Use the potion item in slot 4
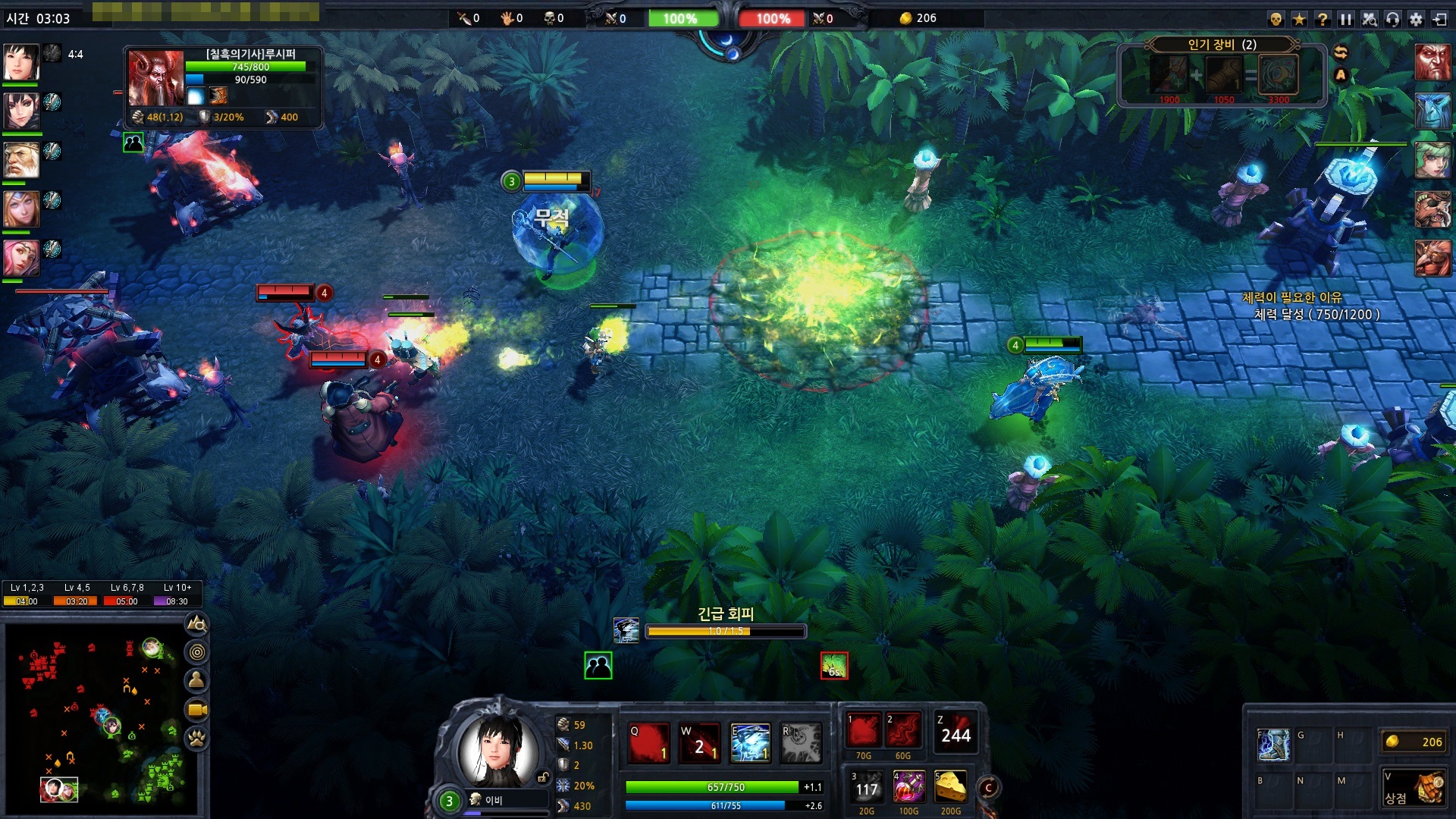 (x=908, y=788)
